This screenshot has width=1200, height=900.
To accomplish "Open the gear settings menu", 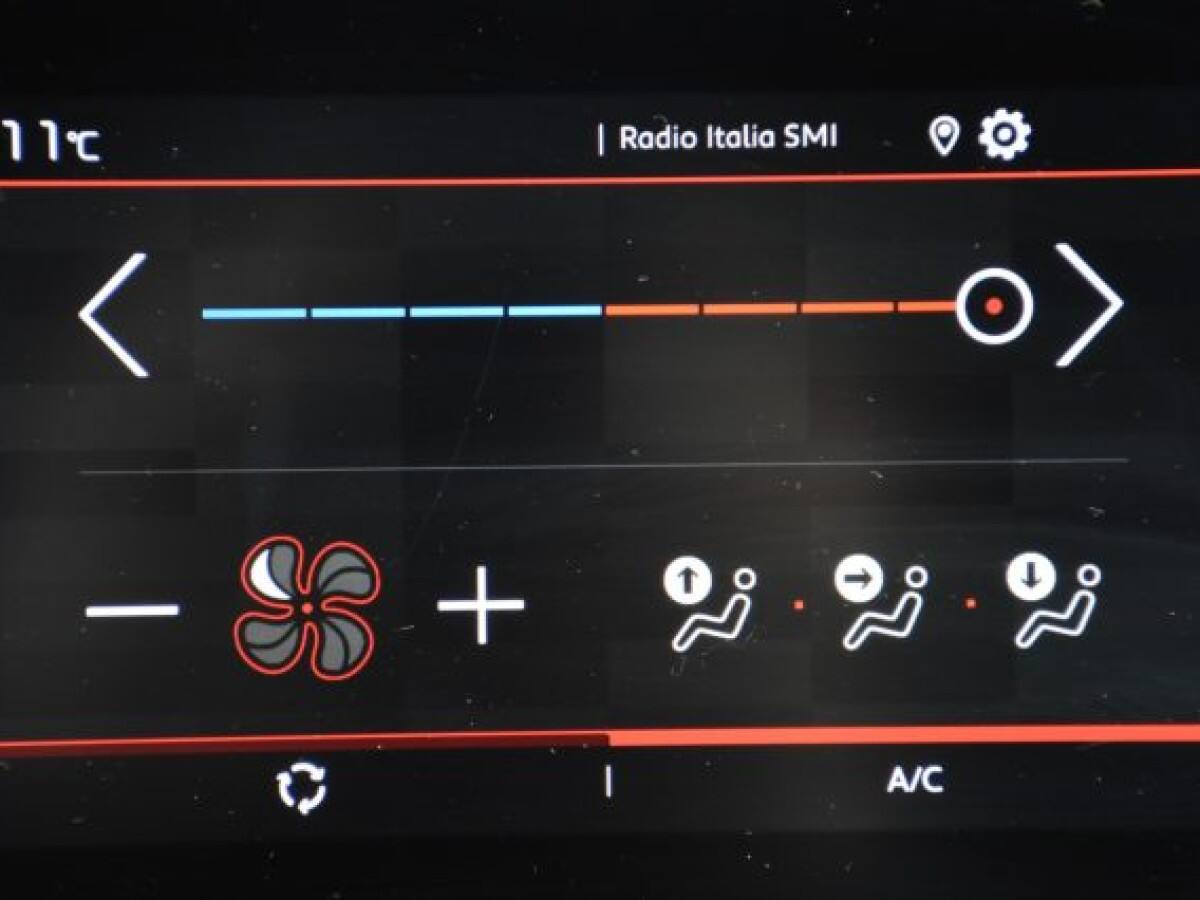I will pyautogui.click(x=1004, y=136).
